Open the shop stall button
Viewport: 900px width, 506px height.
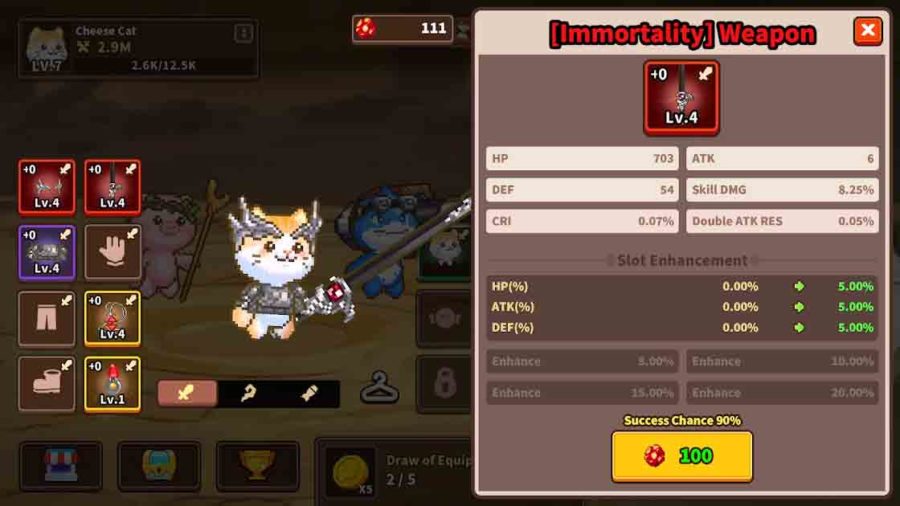tap(60, 465)
